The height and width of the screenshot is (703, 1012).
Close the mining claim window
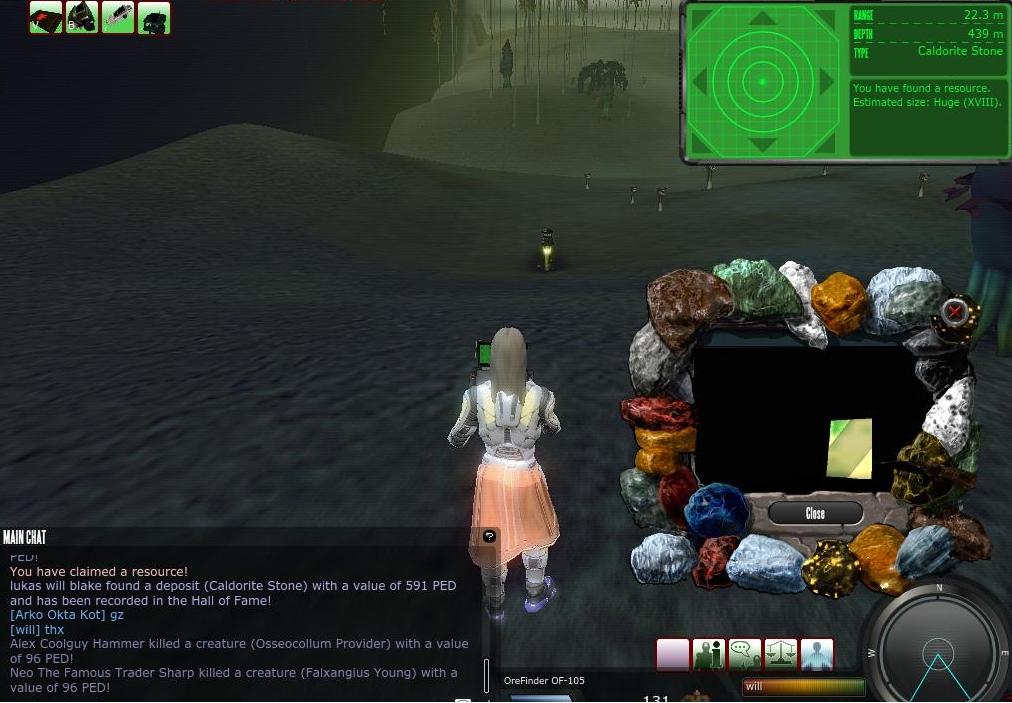pyautogui.click(x=815, y=513)
